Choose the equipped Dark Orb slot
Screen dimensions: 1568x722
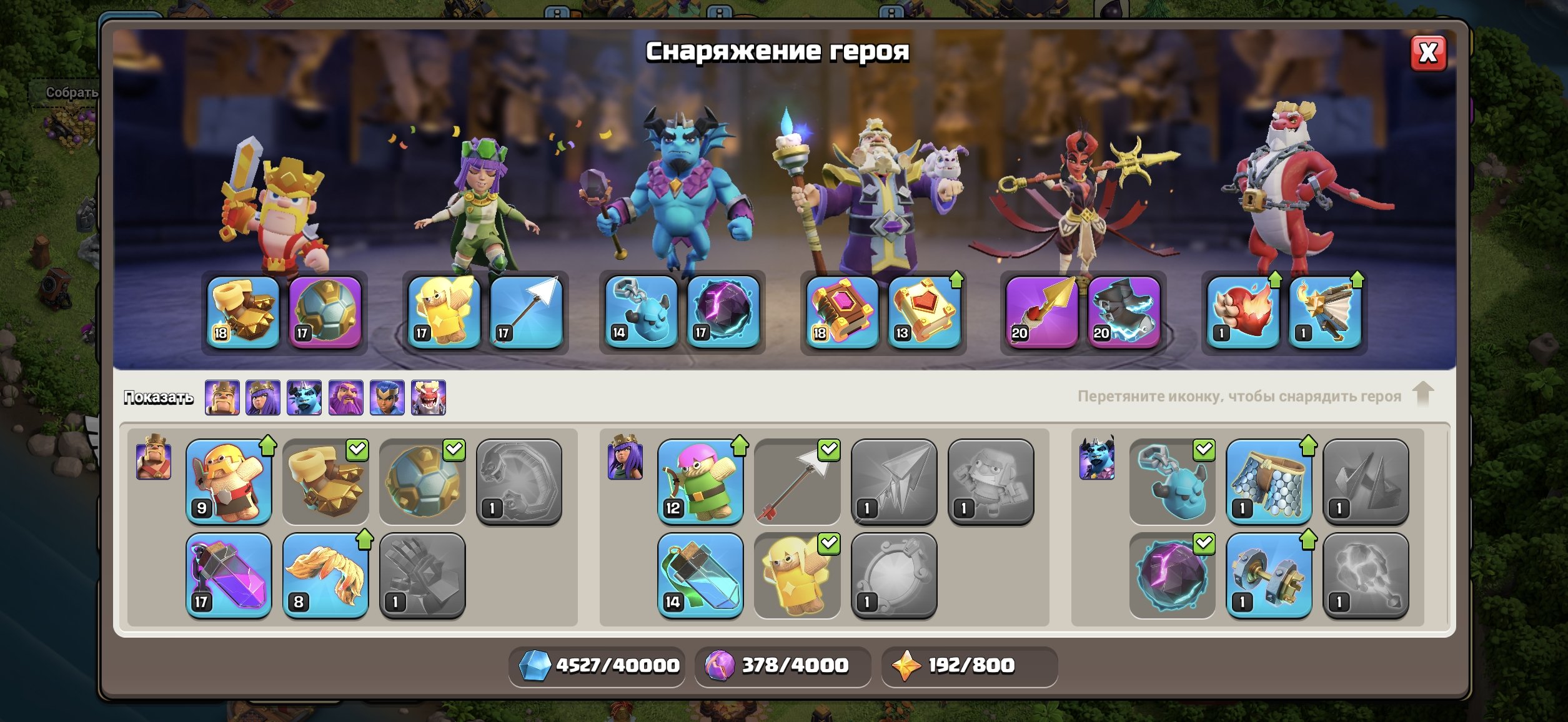pos(723,312)
